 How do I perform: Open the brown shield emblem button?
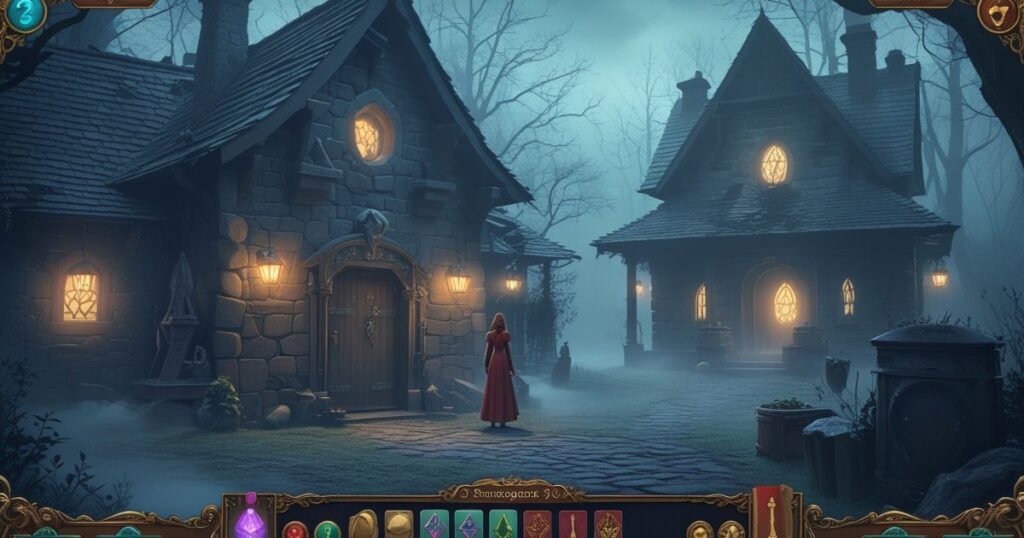click(996, 16)
